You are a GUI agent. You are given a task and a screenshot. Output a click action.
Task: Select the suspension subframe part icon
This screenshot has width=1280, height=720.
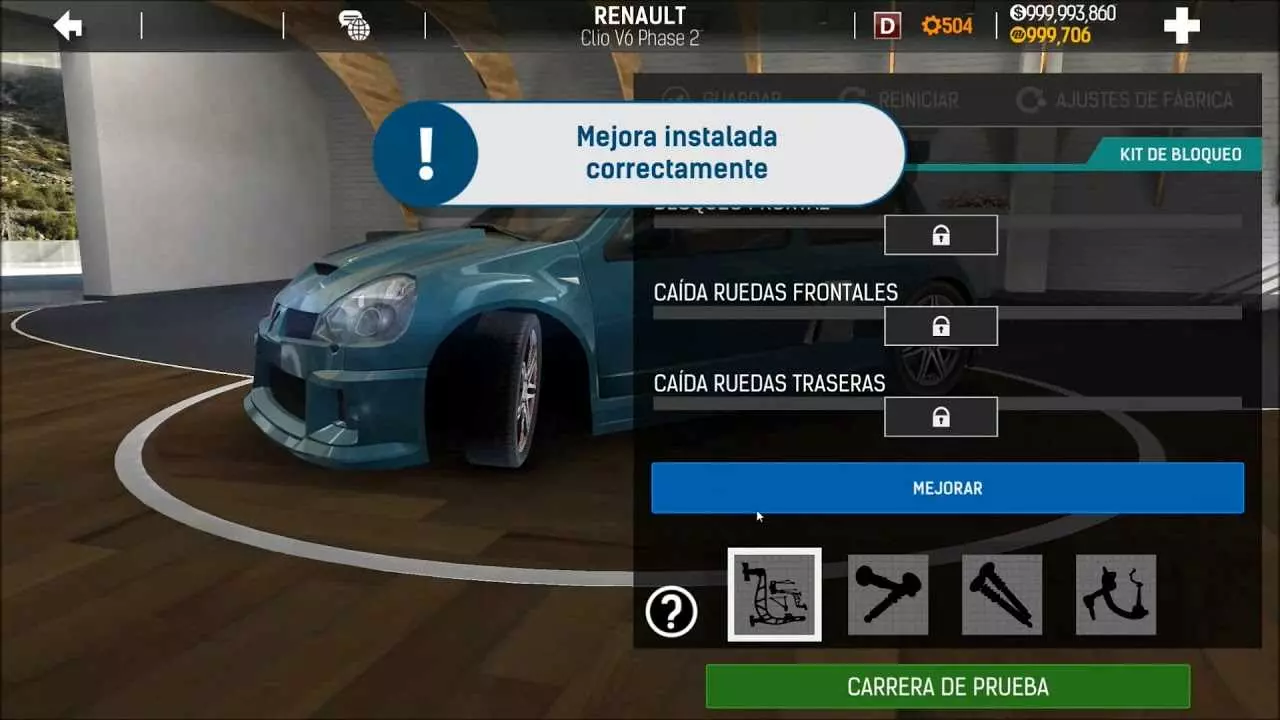coord(774,594)
